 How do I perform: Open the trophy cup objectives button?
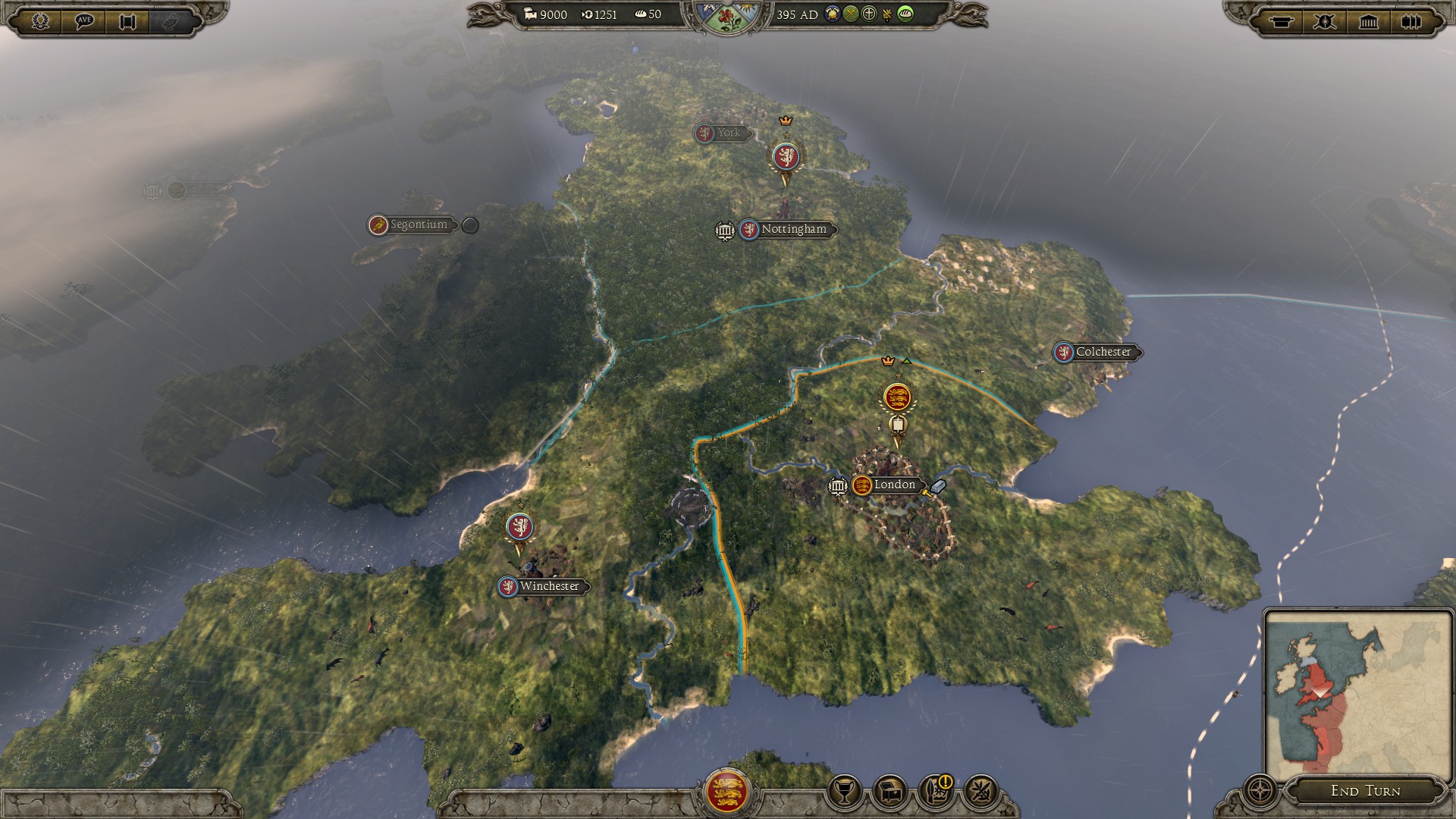point(844,792)
